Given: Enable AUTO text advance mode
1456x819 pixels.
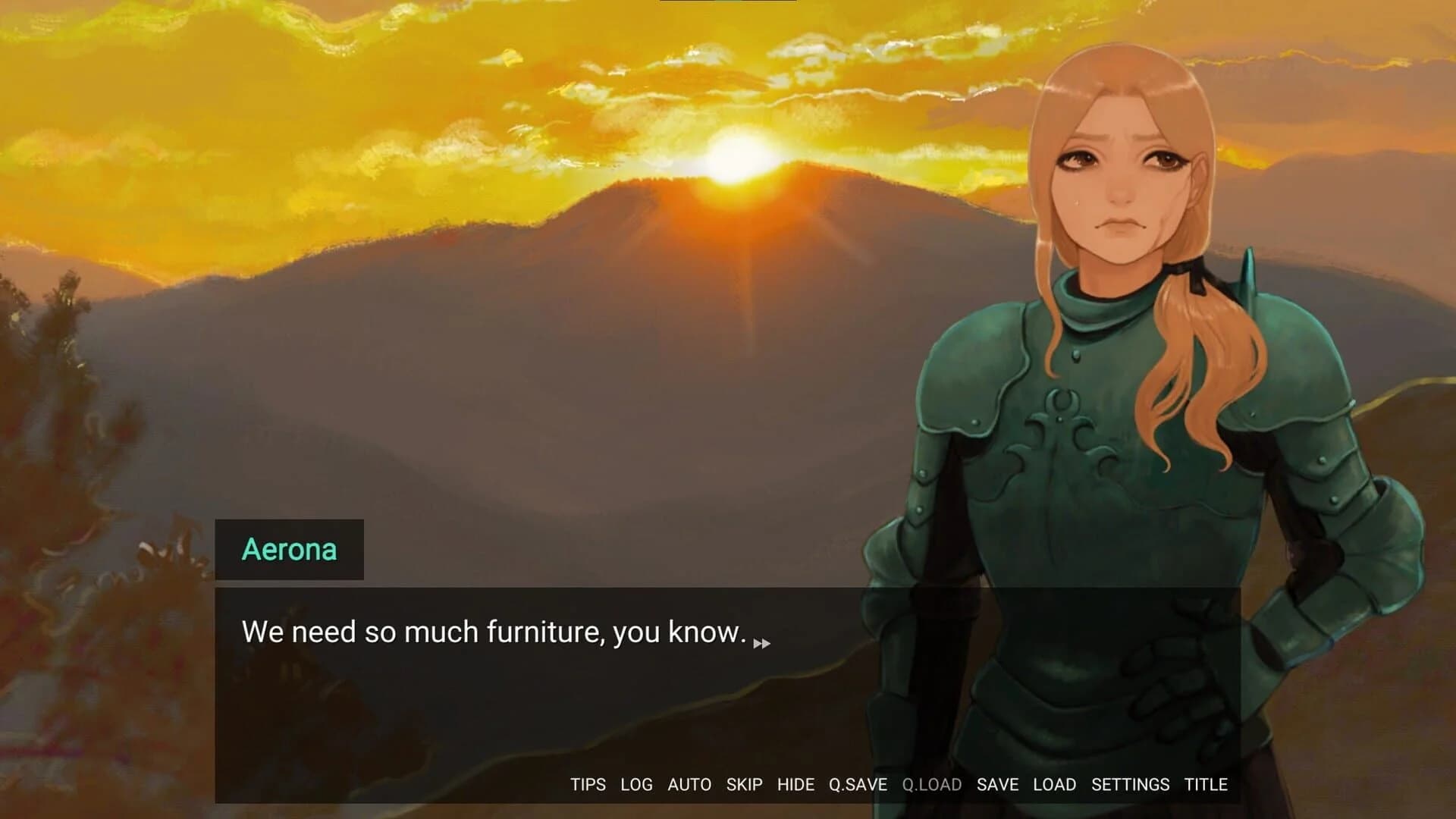Looking at the screenshot, I should pos(689,785).
